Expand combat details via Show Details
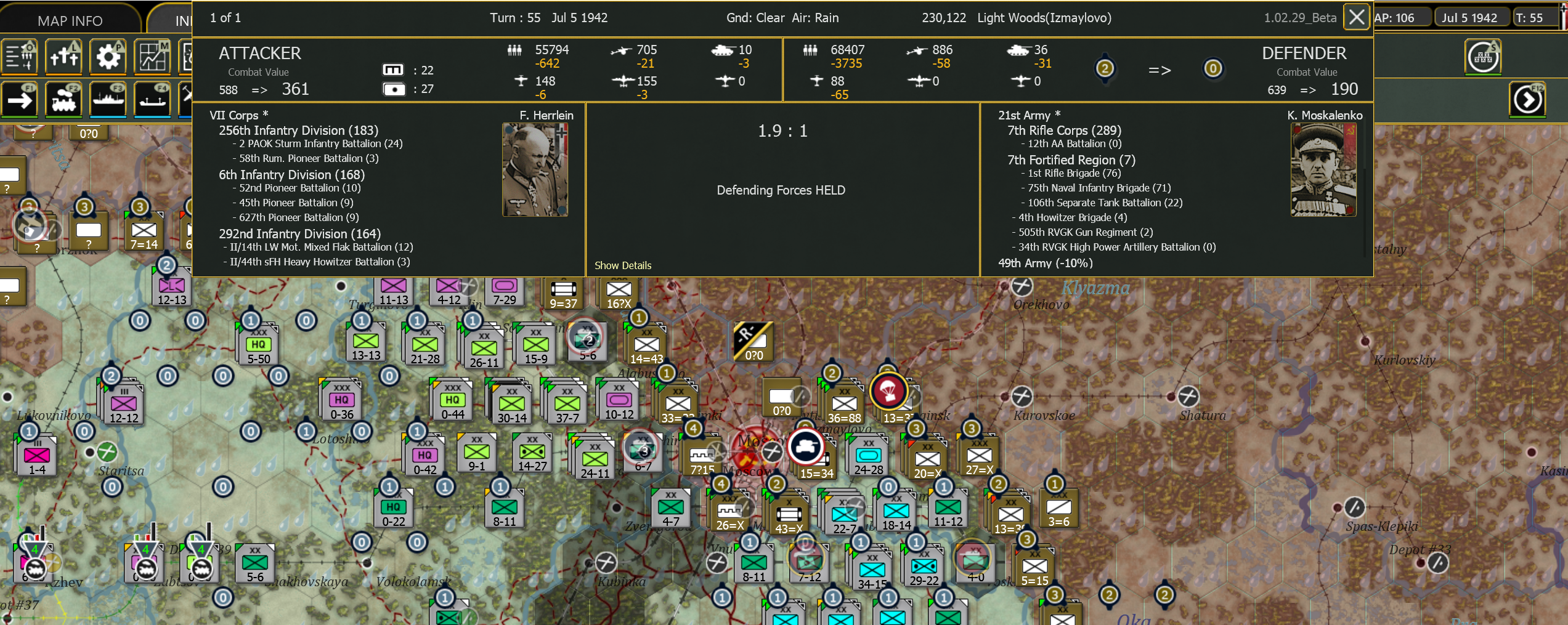Screen dimensions: 1568x625 (623, 265)
